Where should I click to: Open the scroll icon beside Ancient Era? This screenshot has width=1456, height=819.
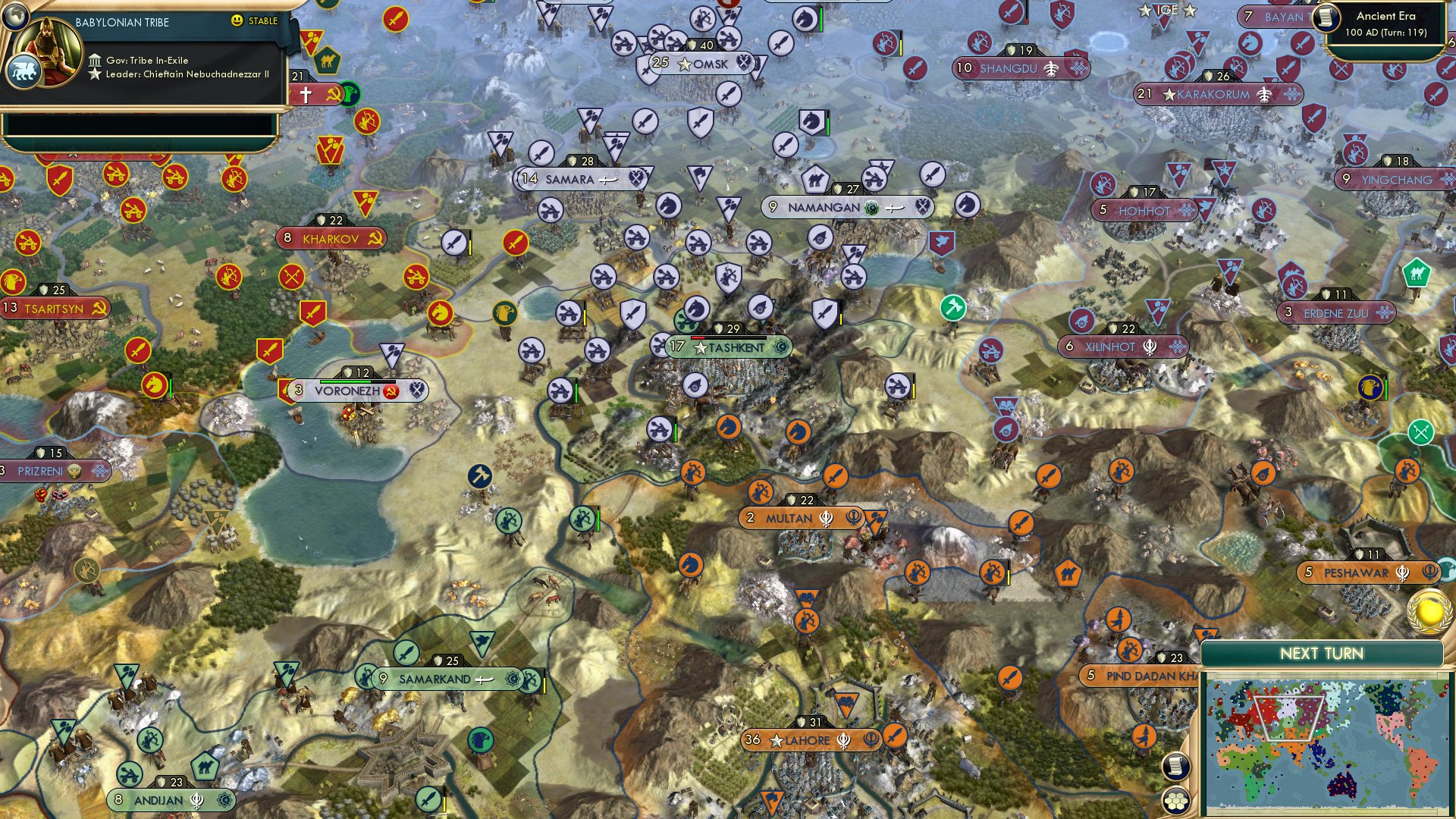[1326, 17]
